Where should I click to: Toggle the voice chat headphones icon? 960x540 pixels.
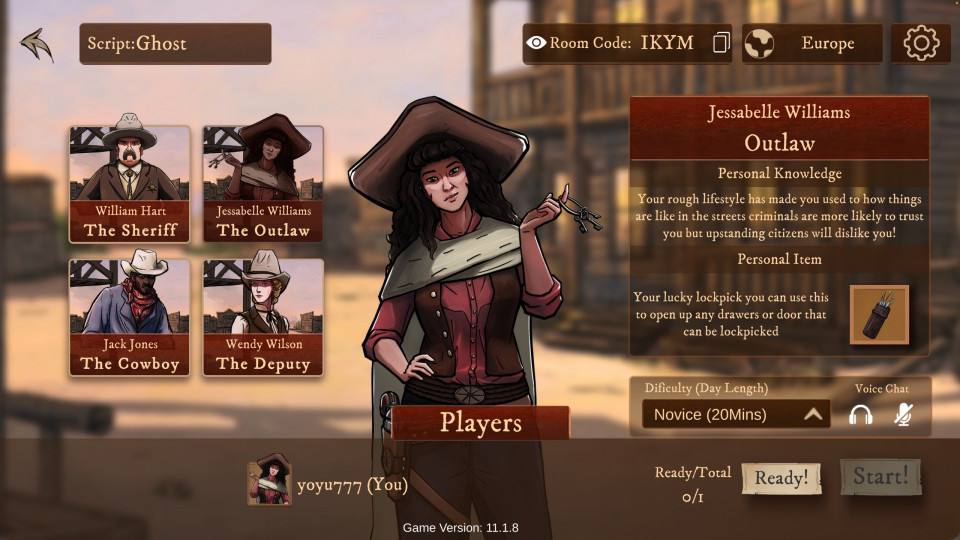click(x=860, y=414)
